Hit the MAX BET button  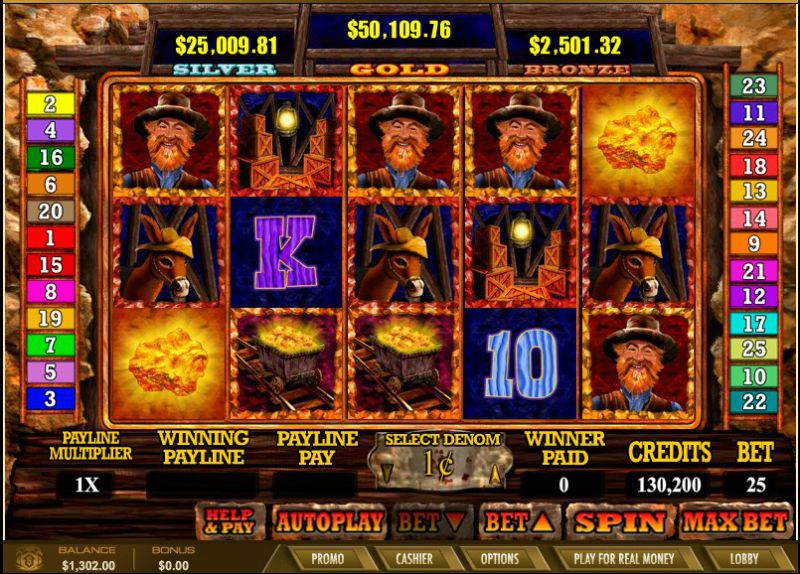735,521
